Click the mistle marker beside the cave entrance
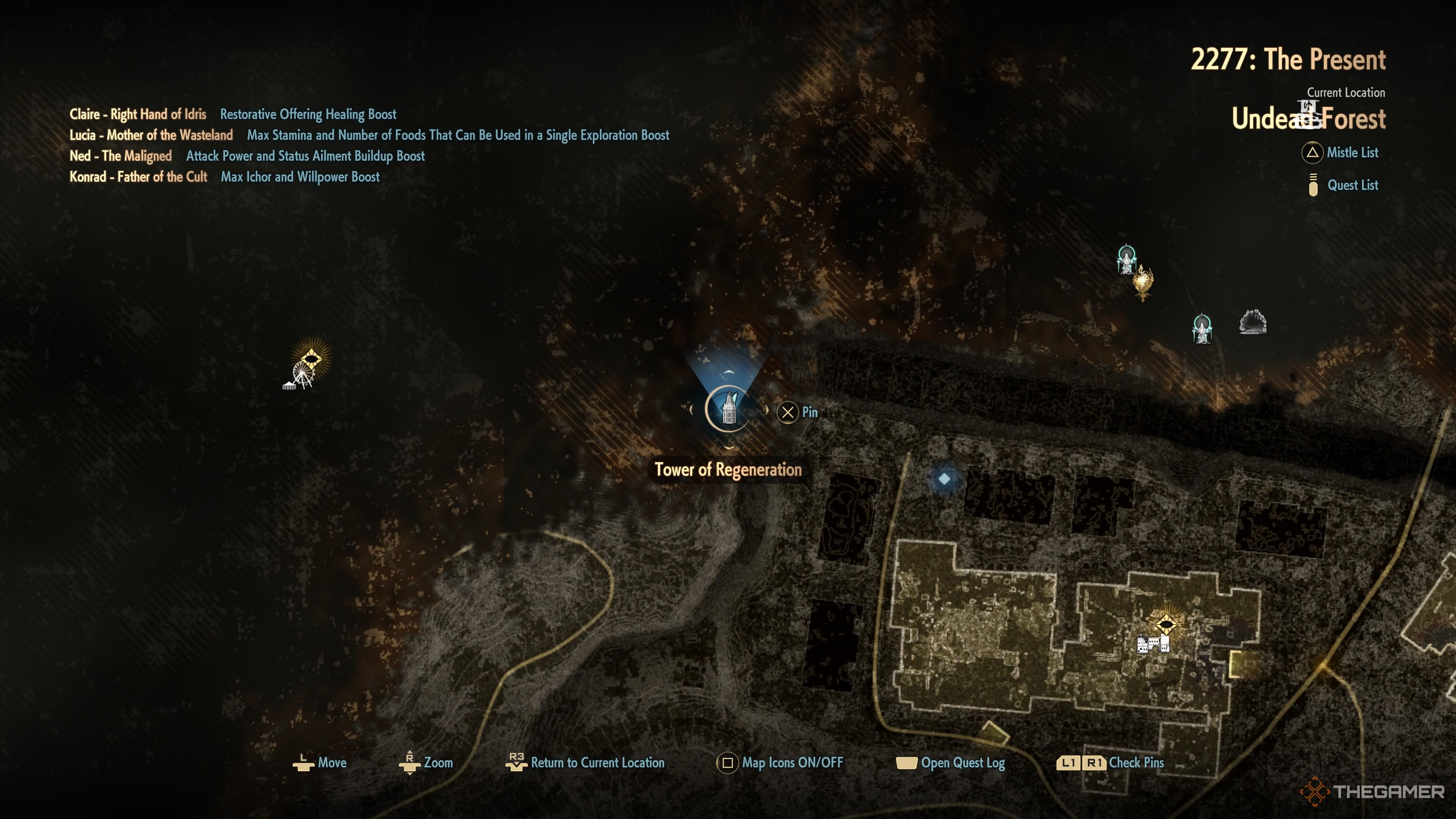This screenshot has height=819, width=1456. click(1202, 328)
